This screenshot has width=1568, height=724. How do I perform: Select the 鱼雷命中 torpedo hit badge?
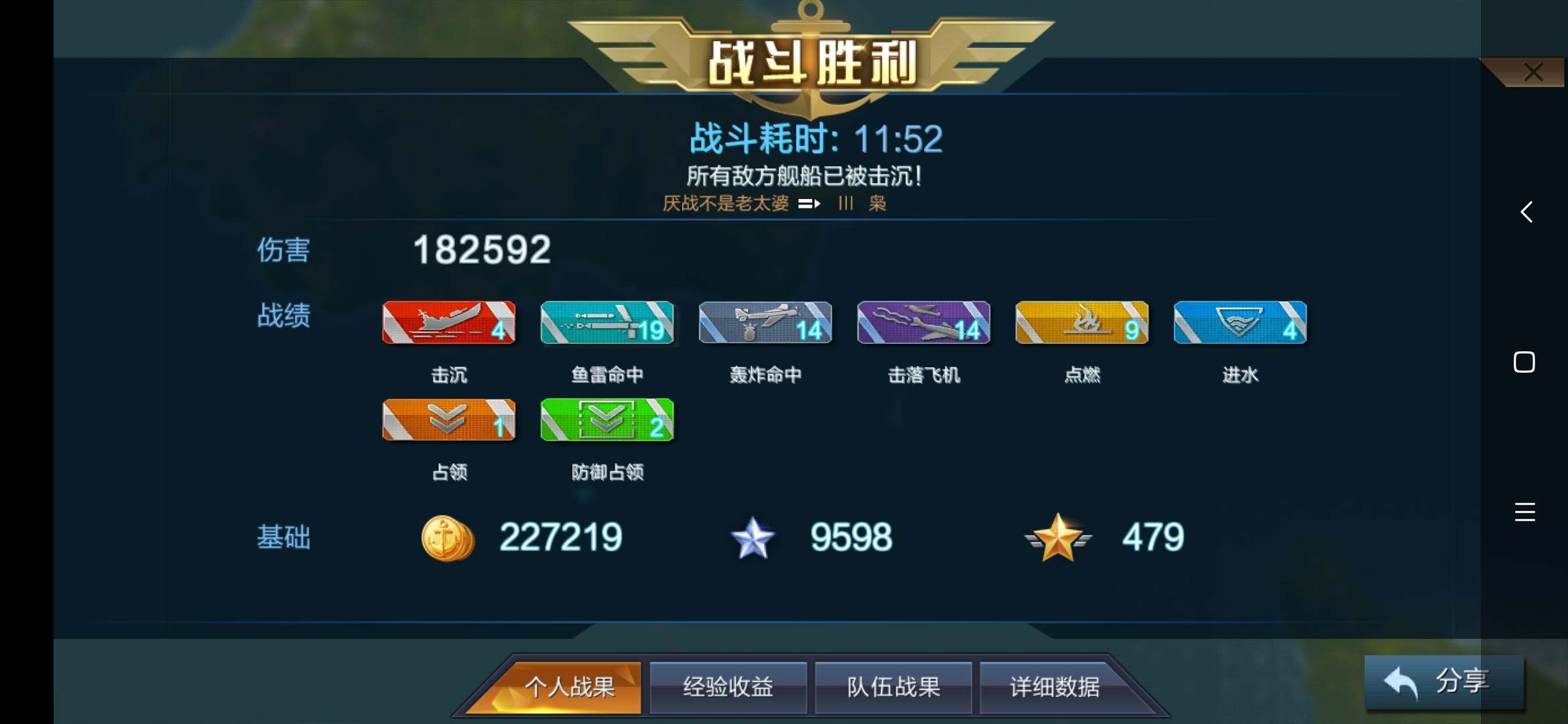coord(606,323)
